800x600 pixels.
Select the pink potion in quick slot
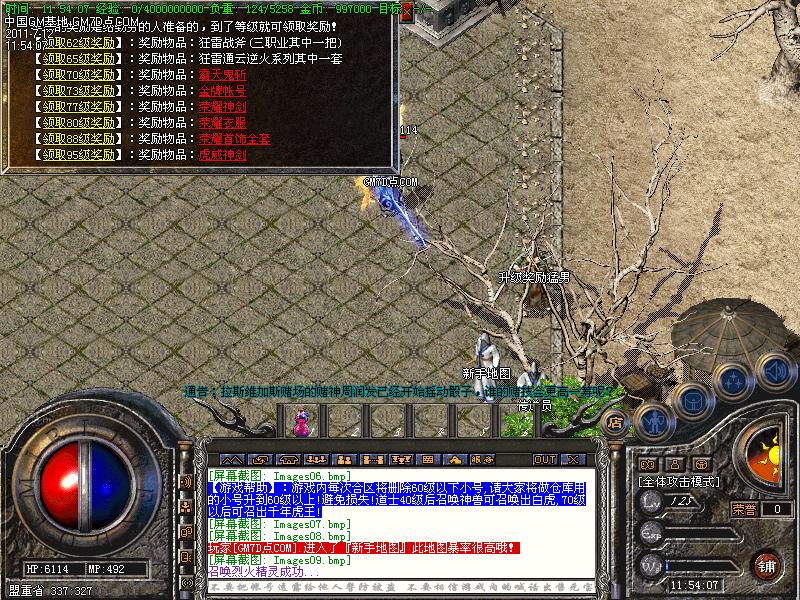click(x=299, y=424)
